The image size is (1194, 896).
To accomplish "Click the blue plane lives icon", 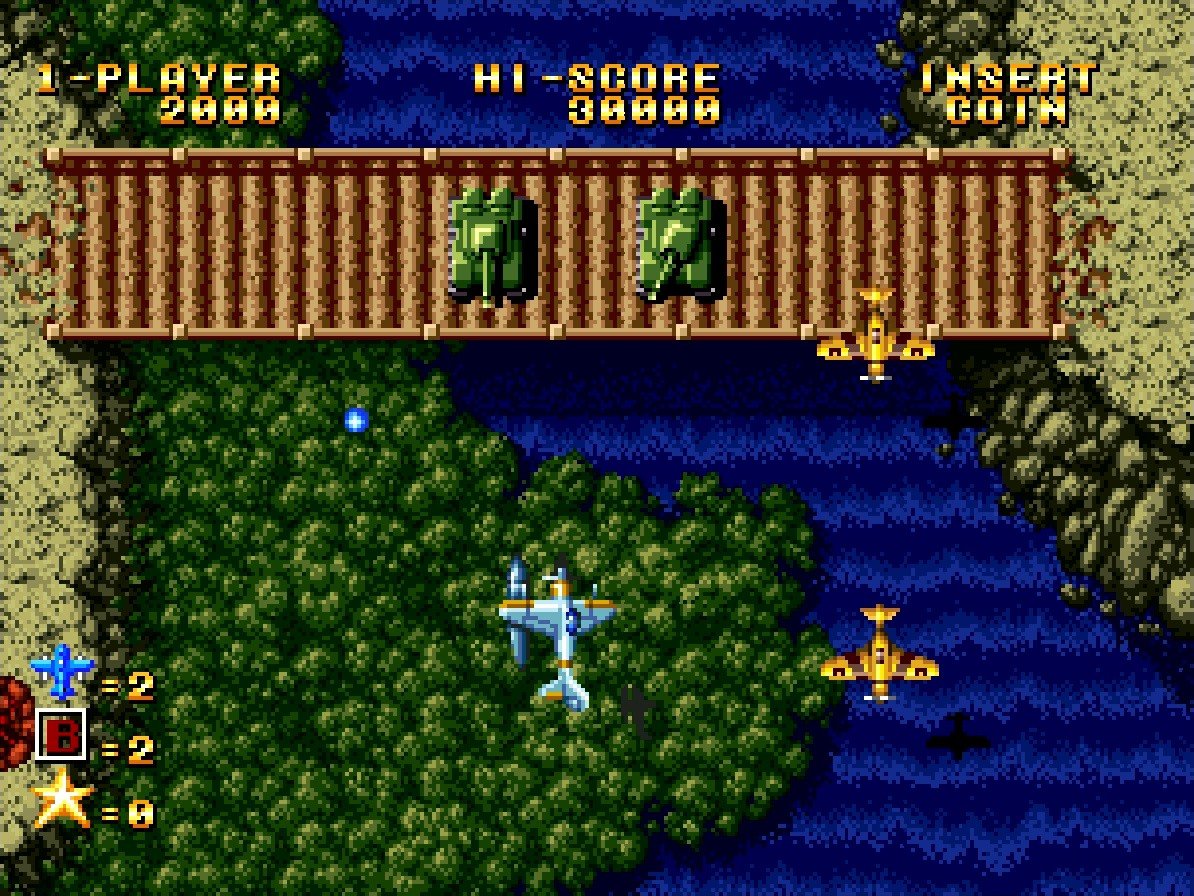I will (62, 672).
